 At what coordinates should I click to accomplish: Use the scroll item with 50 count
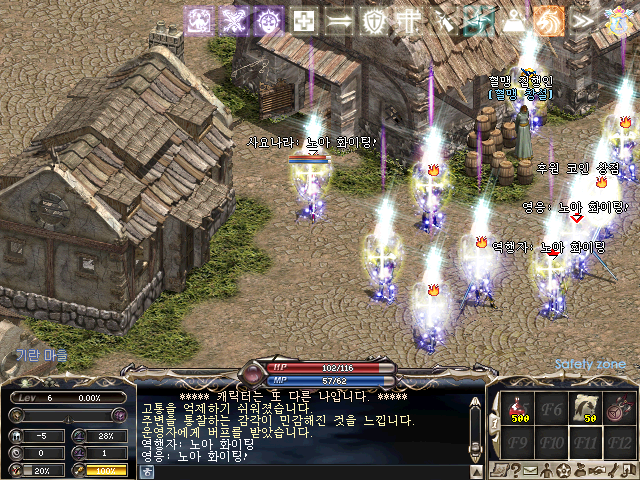tap(585, 409)
